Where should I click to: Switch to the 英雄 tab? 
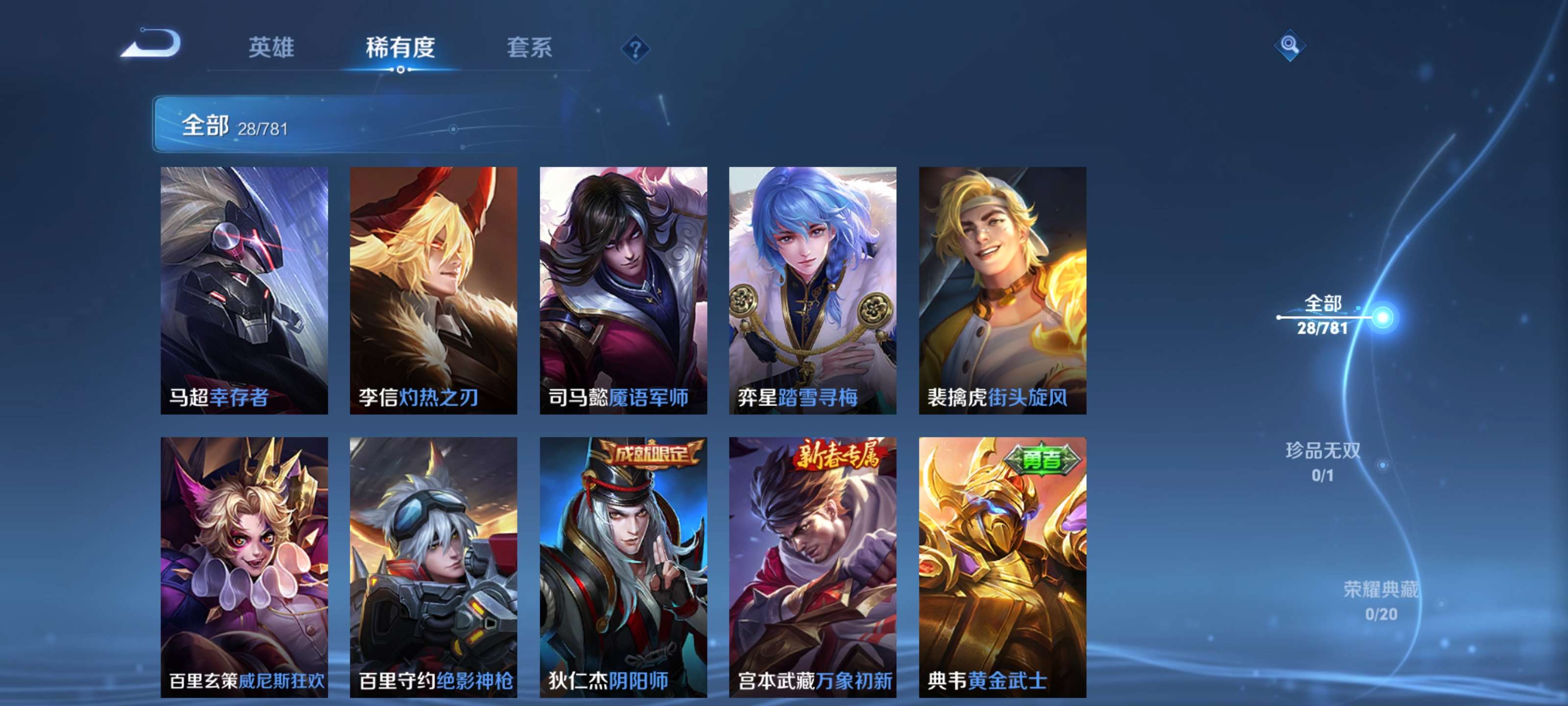click(x=271, y=49)
